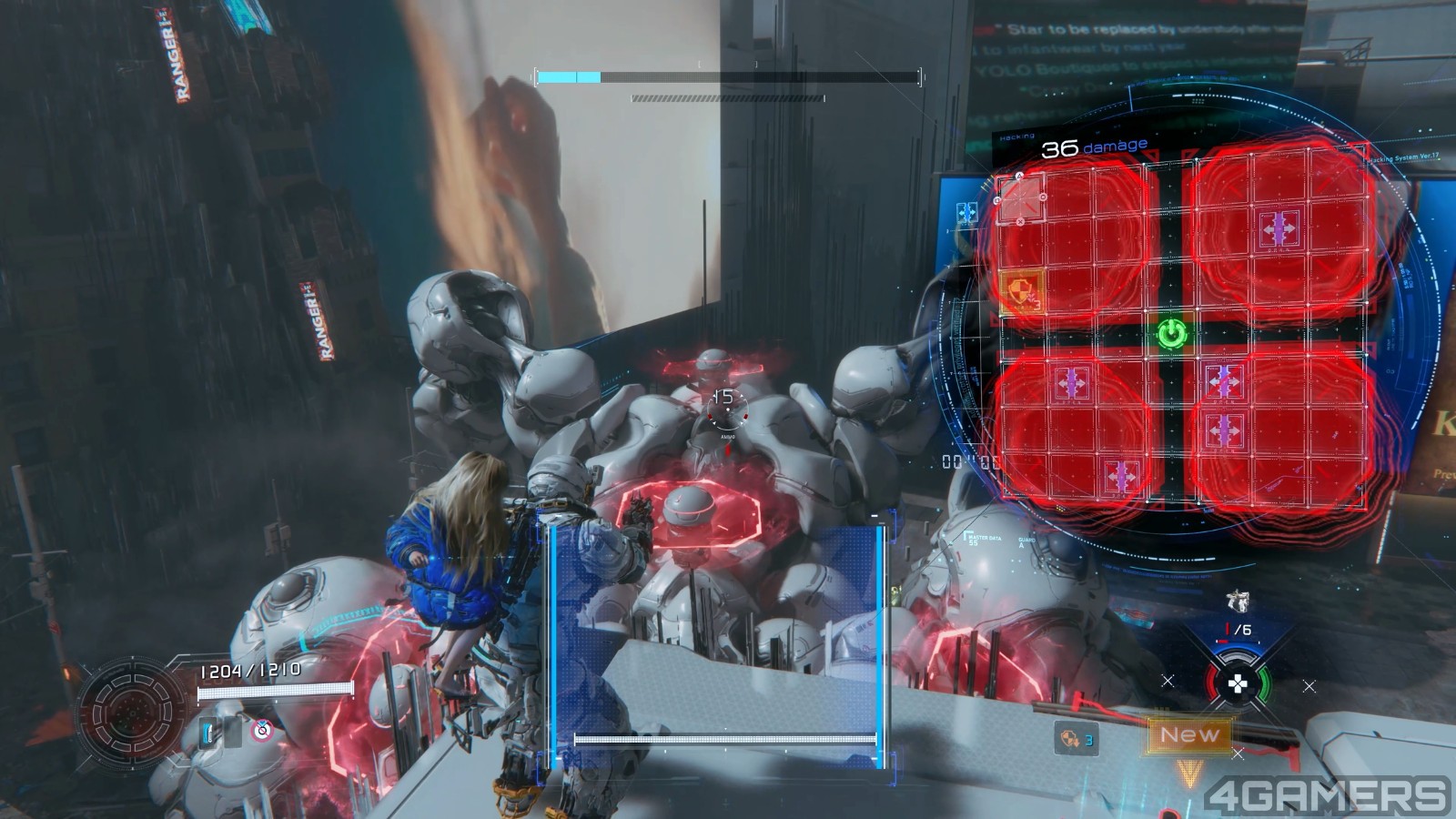Screen dimensions: 1456x819
Task: Click the orange New notification tag
Action: pyautogui.click(x=1189, y=734)
